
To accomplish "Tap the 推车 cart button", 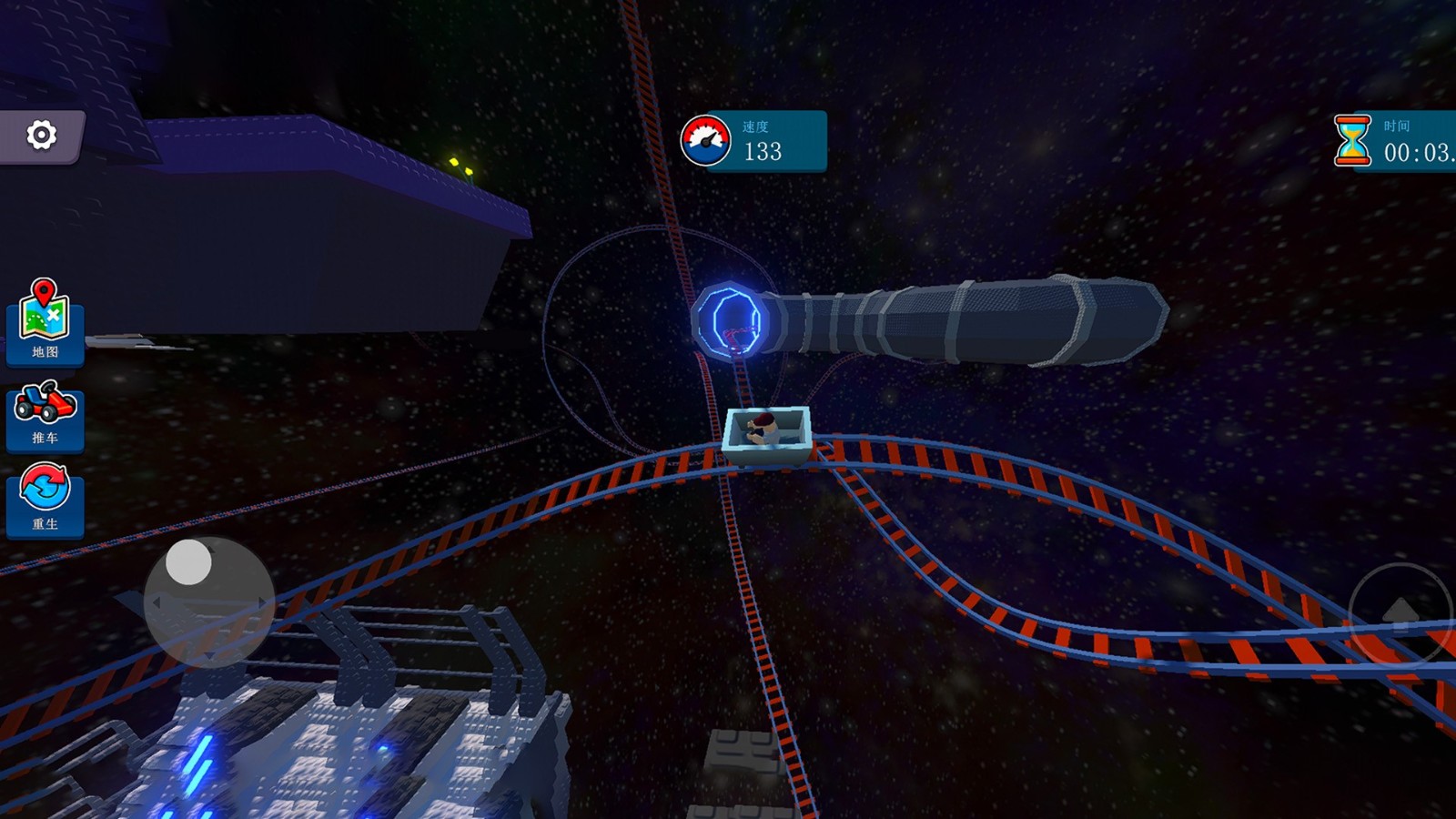I will pyautogui.click(x=45, y=415).
